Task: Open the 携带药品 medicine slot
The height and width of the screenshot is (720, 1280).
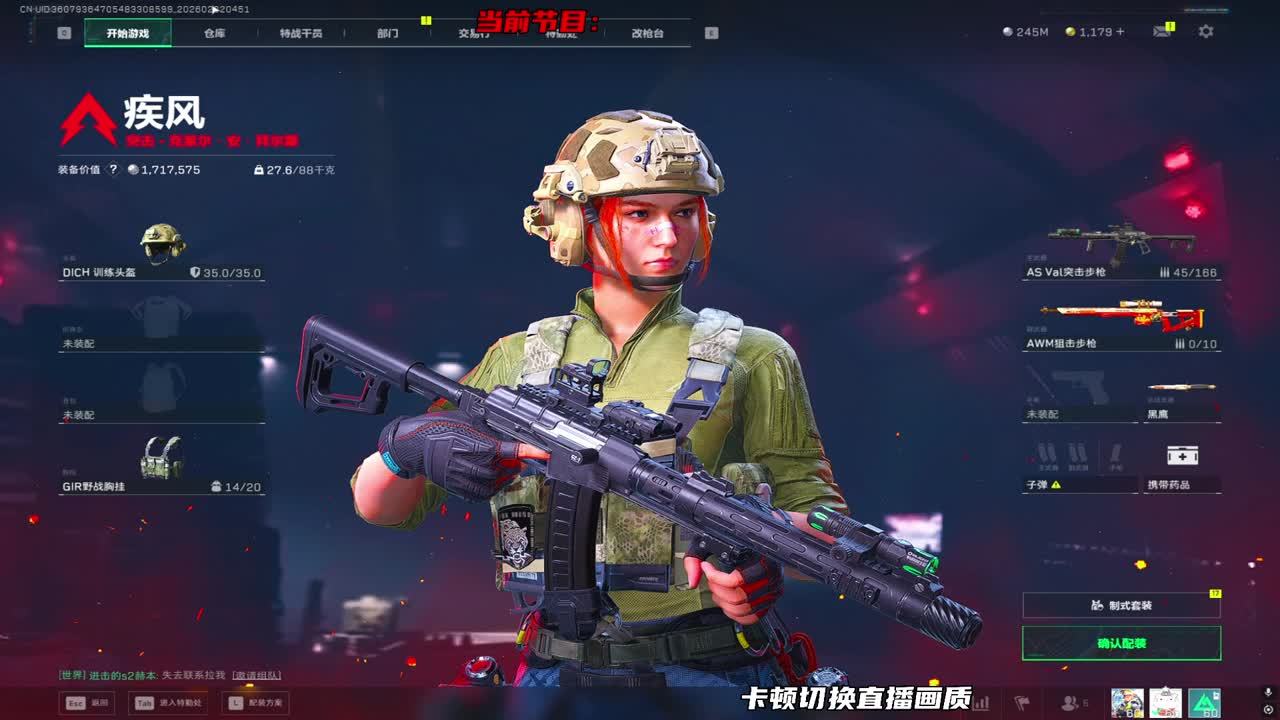Action: (1182, 466)
